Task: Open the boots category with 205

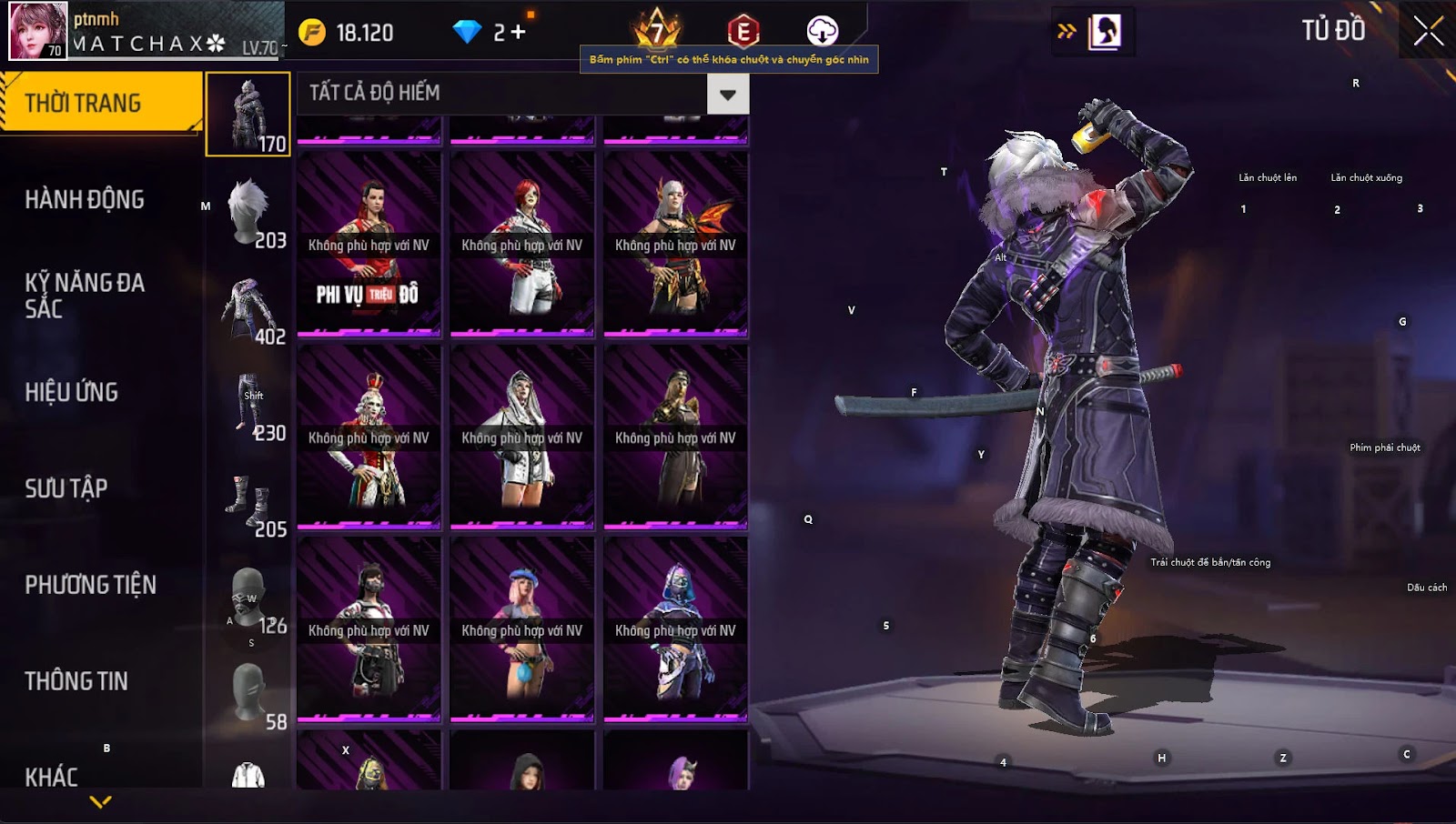Action: pyautogui.click(x=248, y=502)
